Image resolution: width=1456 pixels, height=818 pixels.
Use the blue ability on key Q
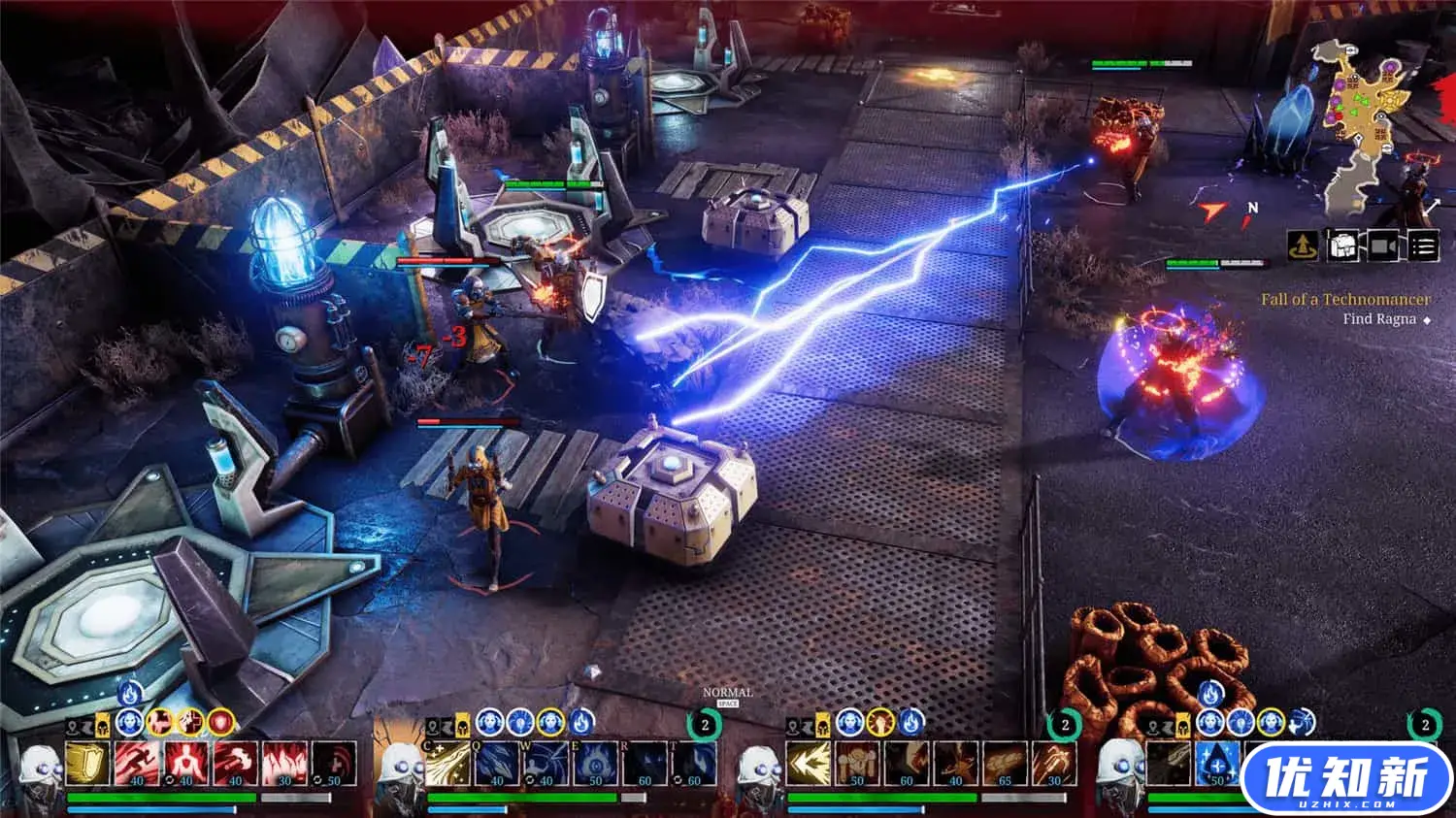click(x=497, y=764)
